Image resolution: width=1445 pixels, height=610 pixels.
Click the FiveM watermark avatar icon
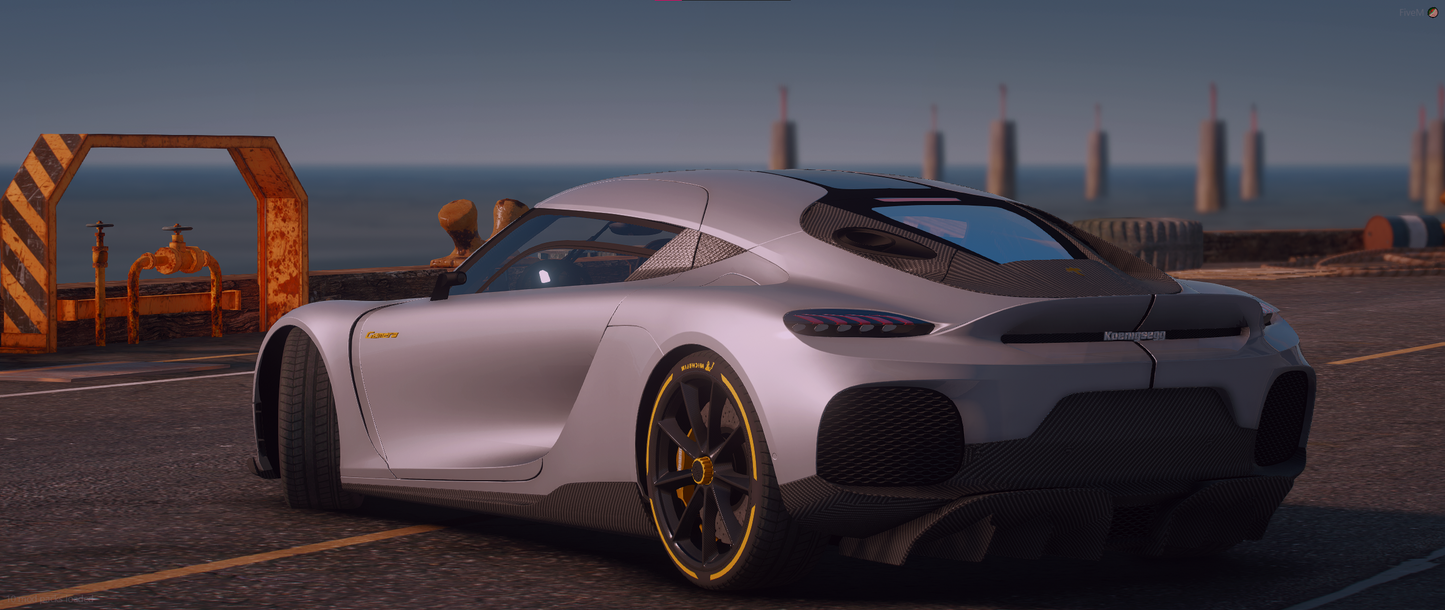[x=1433, y=13]
